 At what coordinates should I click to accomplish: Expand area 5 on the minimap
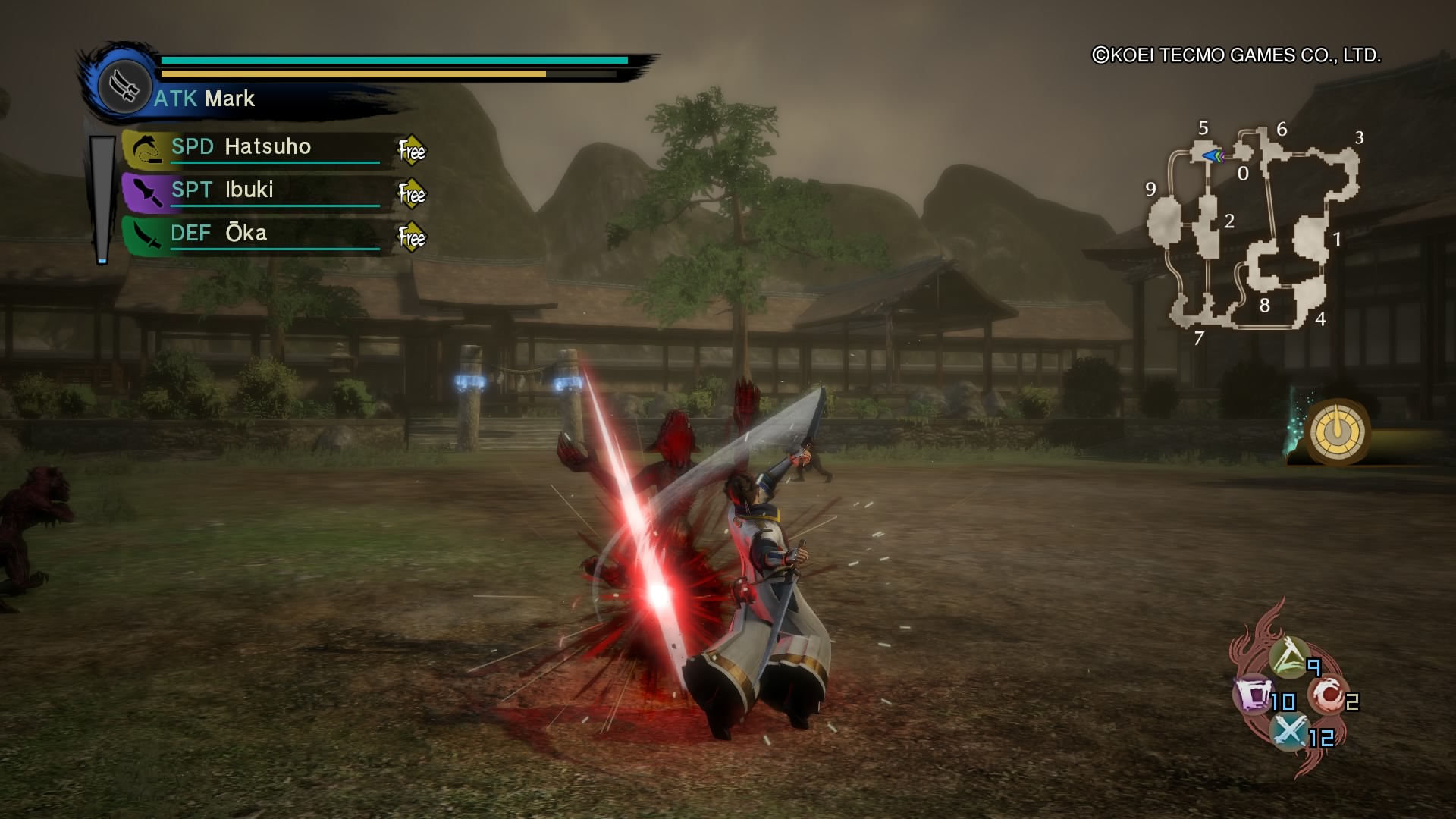(1203, 129)
